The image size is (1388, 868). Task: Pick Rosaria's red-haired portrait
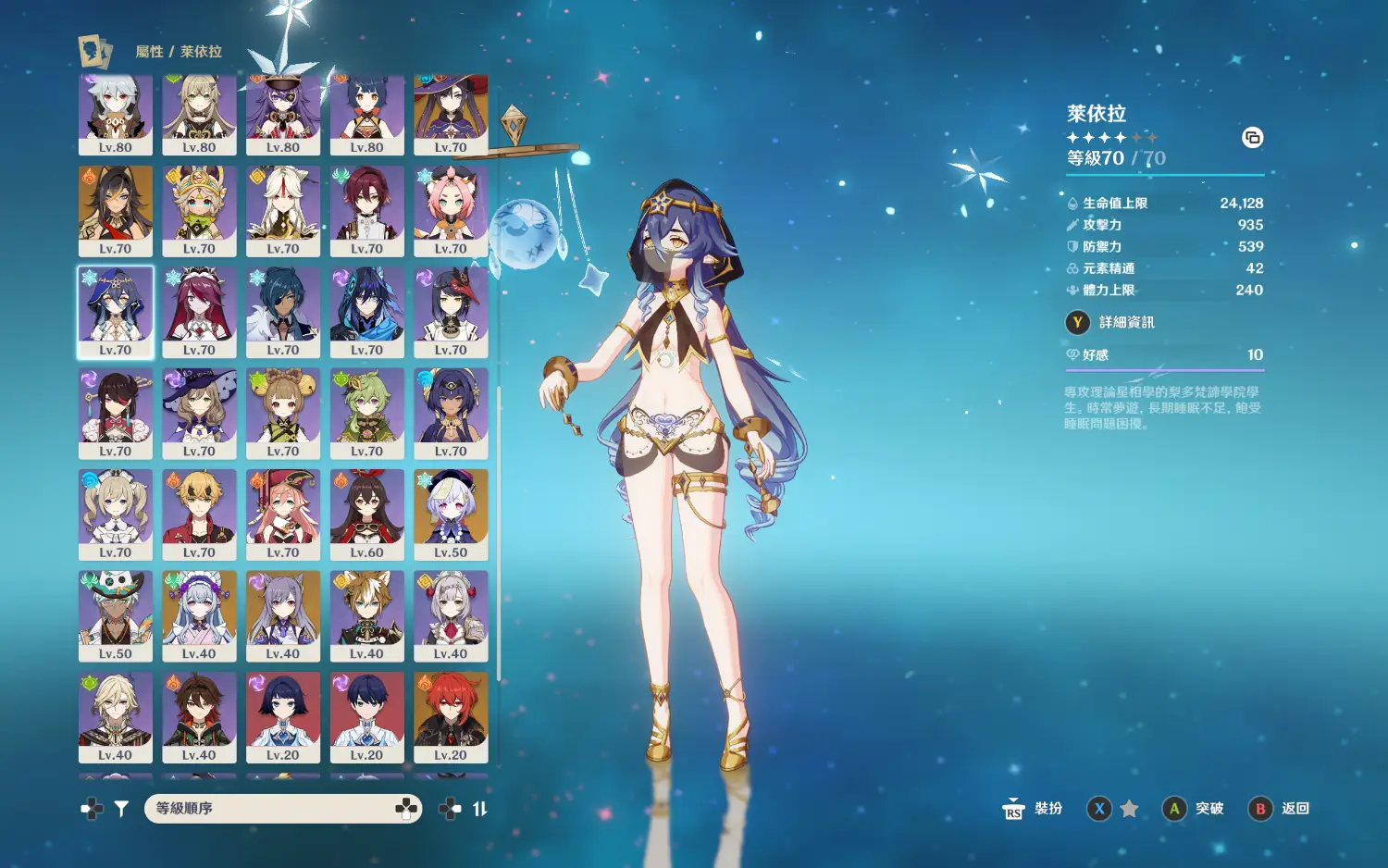pos(199,312)
